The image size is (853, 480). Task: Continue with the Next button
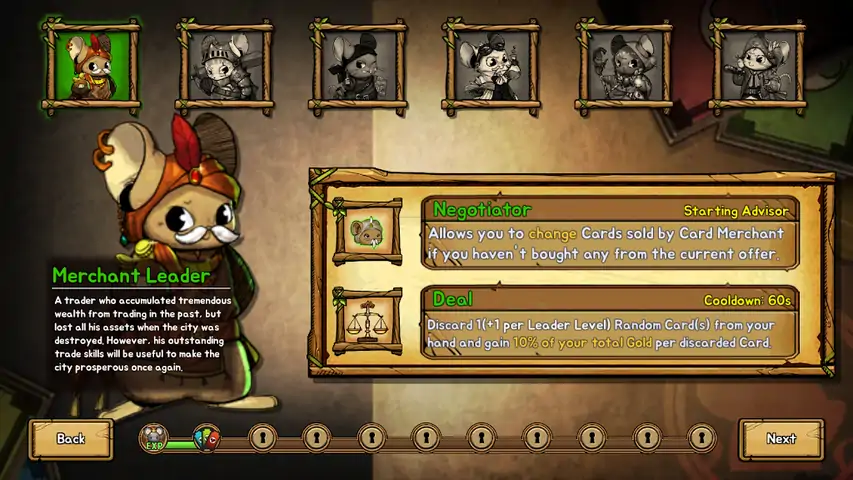point(781,439)
